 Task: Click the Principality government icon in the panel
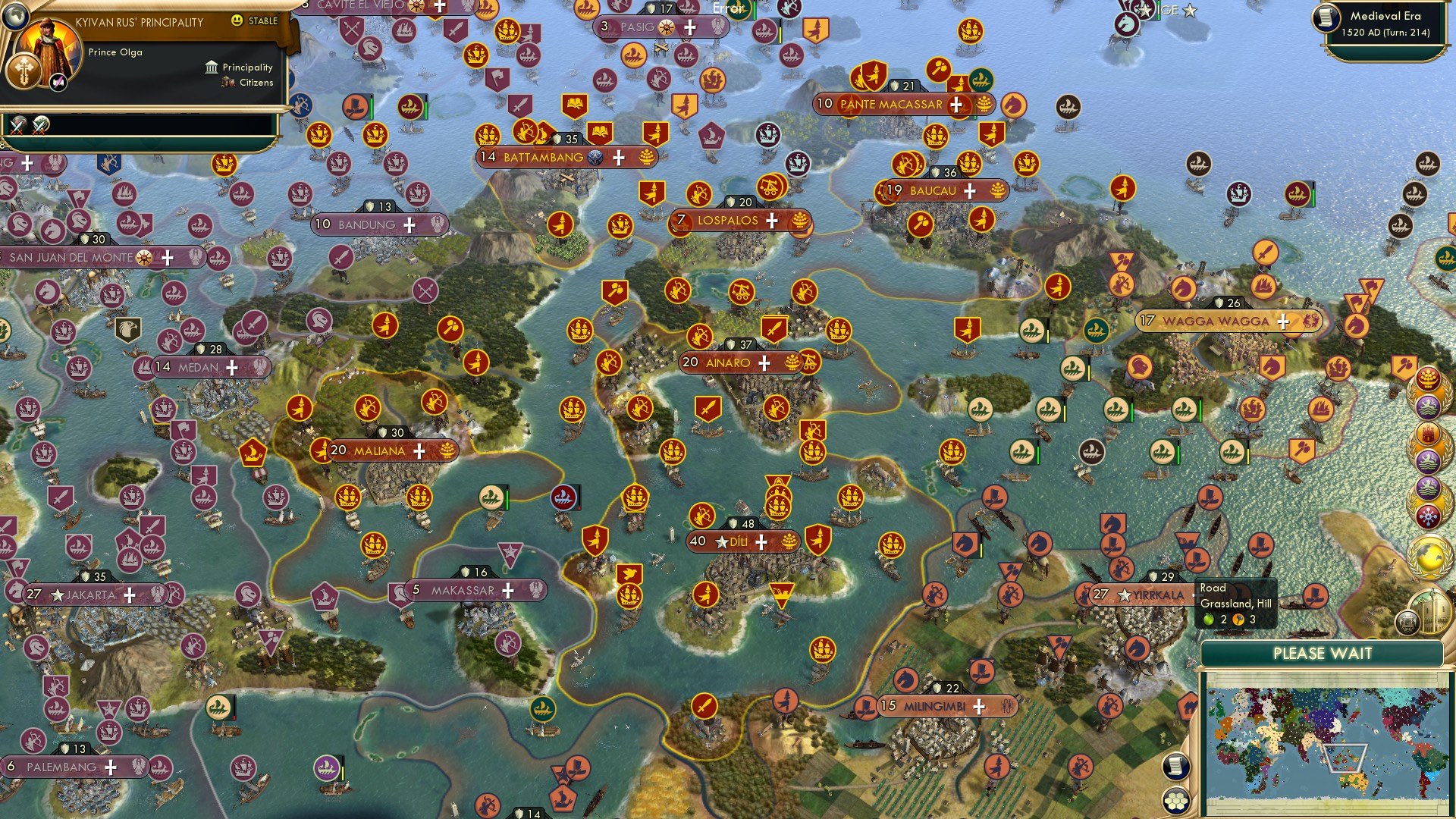[x=211, y=67]
